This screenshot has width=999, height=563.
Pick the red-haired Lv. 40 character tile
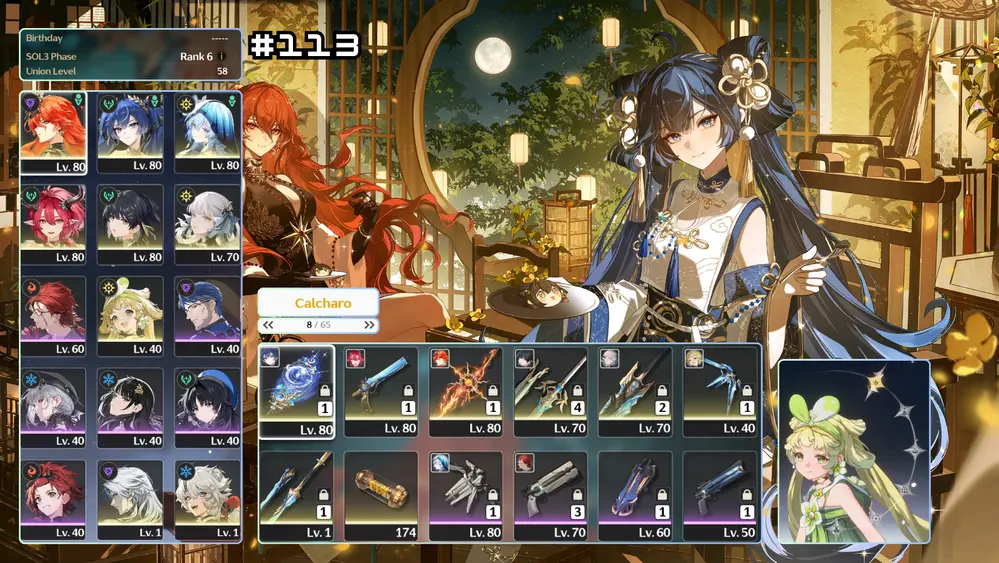point(53,499)
